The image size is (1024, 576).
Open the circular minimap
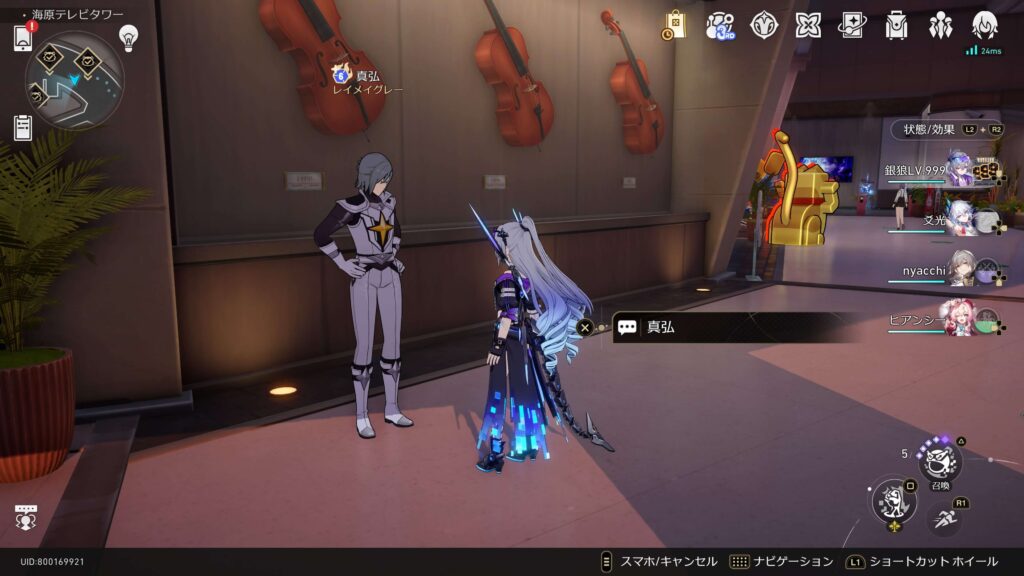click(74, 80)
